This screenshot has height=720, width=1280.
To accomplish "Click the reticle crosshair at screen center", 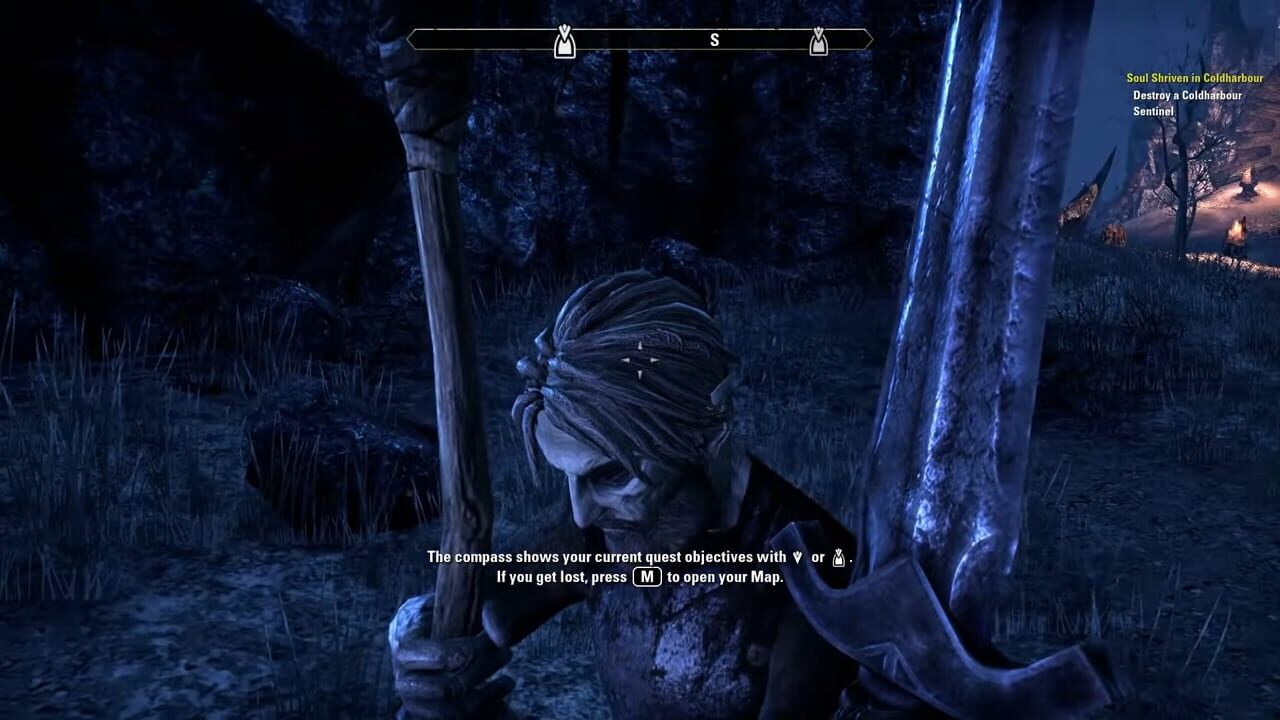I will pos(640,360).
